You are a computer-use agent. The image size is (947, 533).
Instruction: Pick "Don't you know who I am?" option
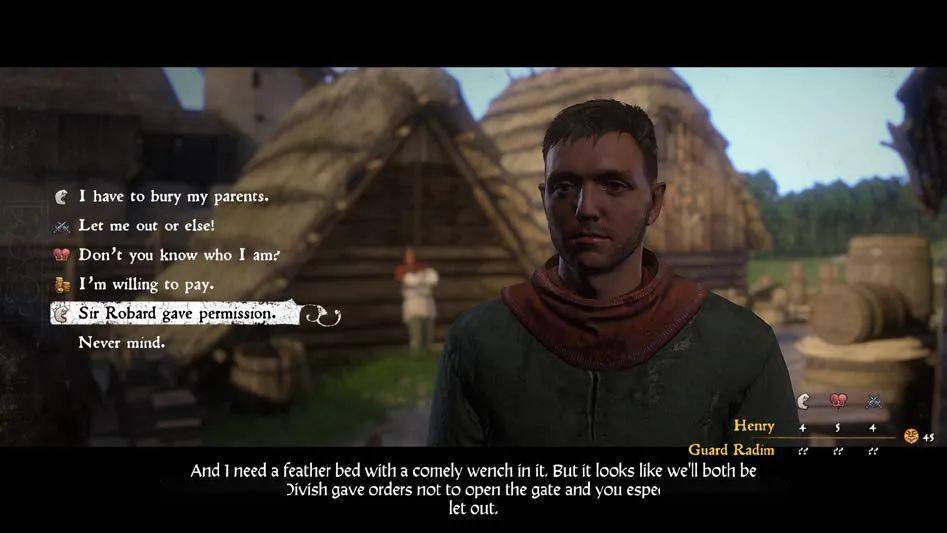[178, 254]
